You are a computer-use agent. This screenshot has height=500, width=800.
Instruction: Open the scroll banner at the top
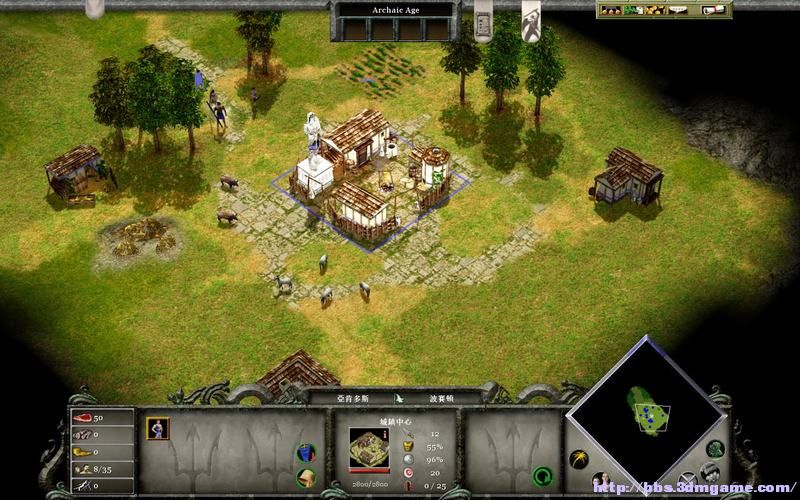point(483,20)
